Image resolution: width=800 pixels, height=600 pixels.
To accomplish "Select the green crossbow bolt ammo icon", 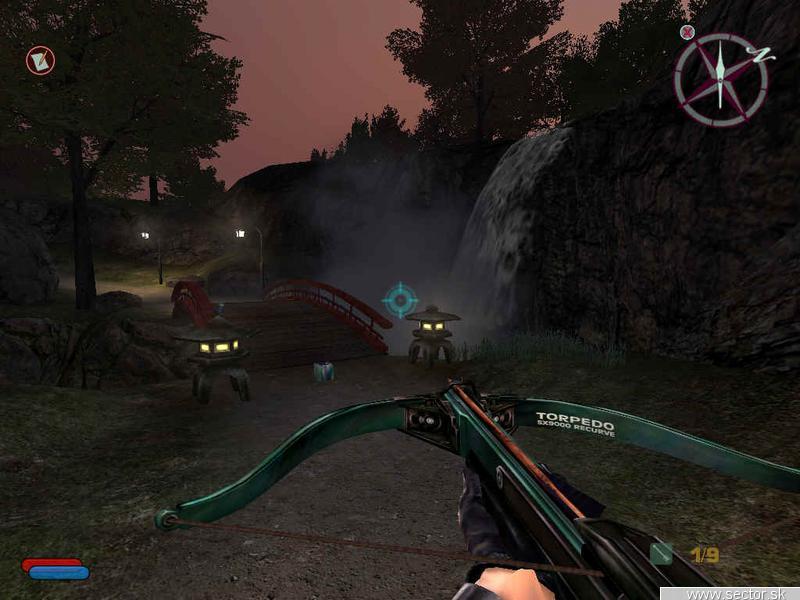I will [661, 553].
